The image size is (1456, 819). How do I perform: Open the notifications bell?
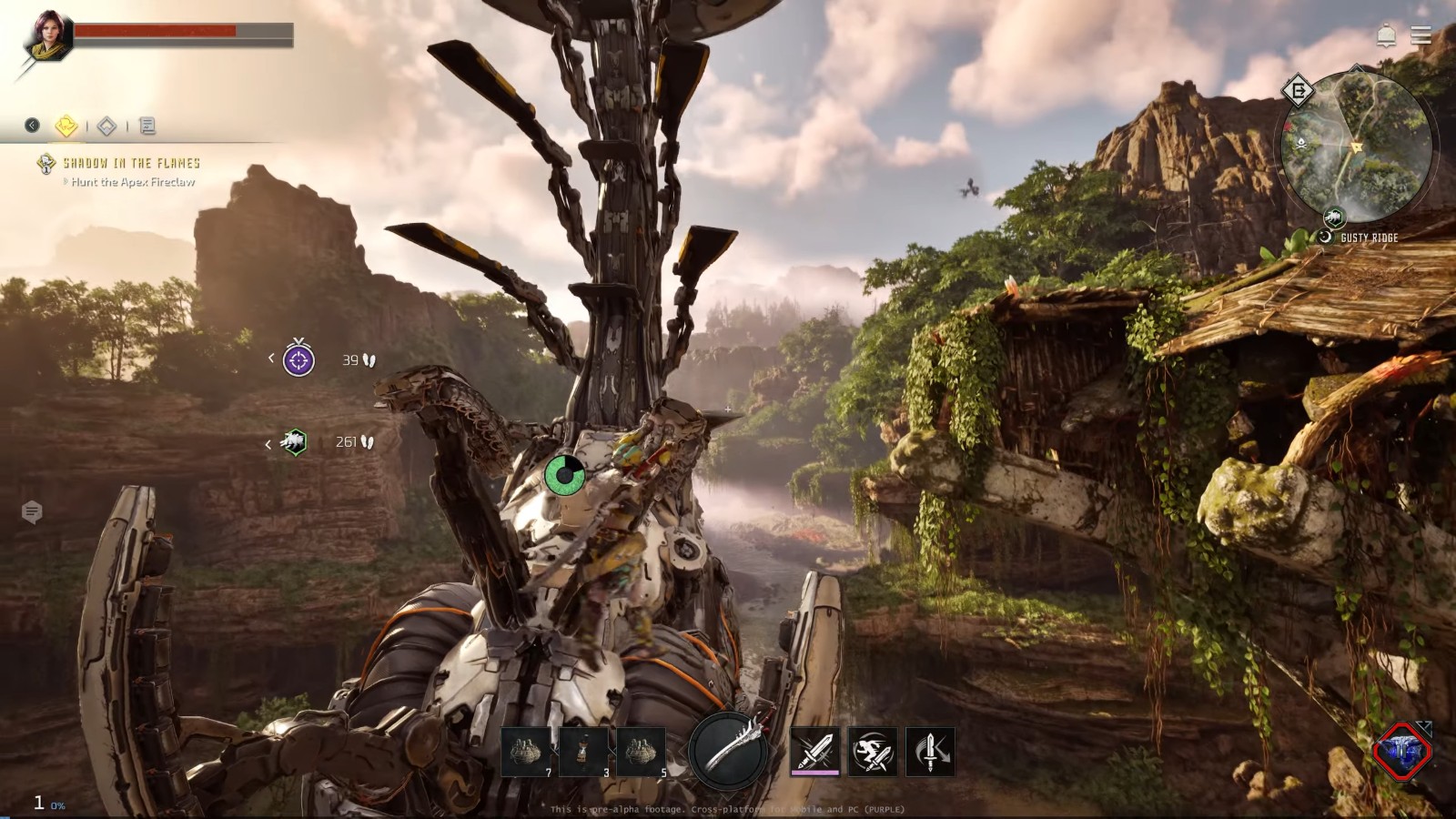[1386, 35]
